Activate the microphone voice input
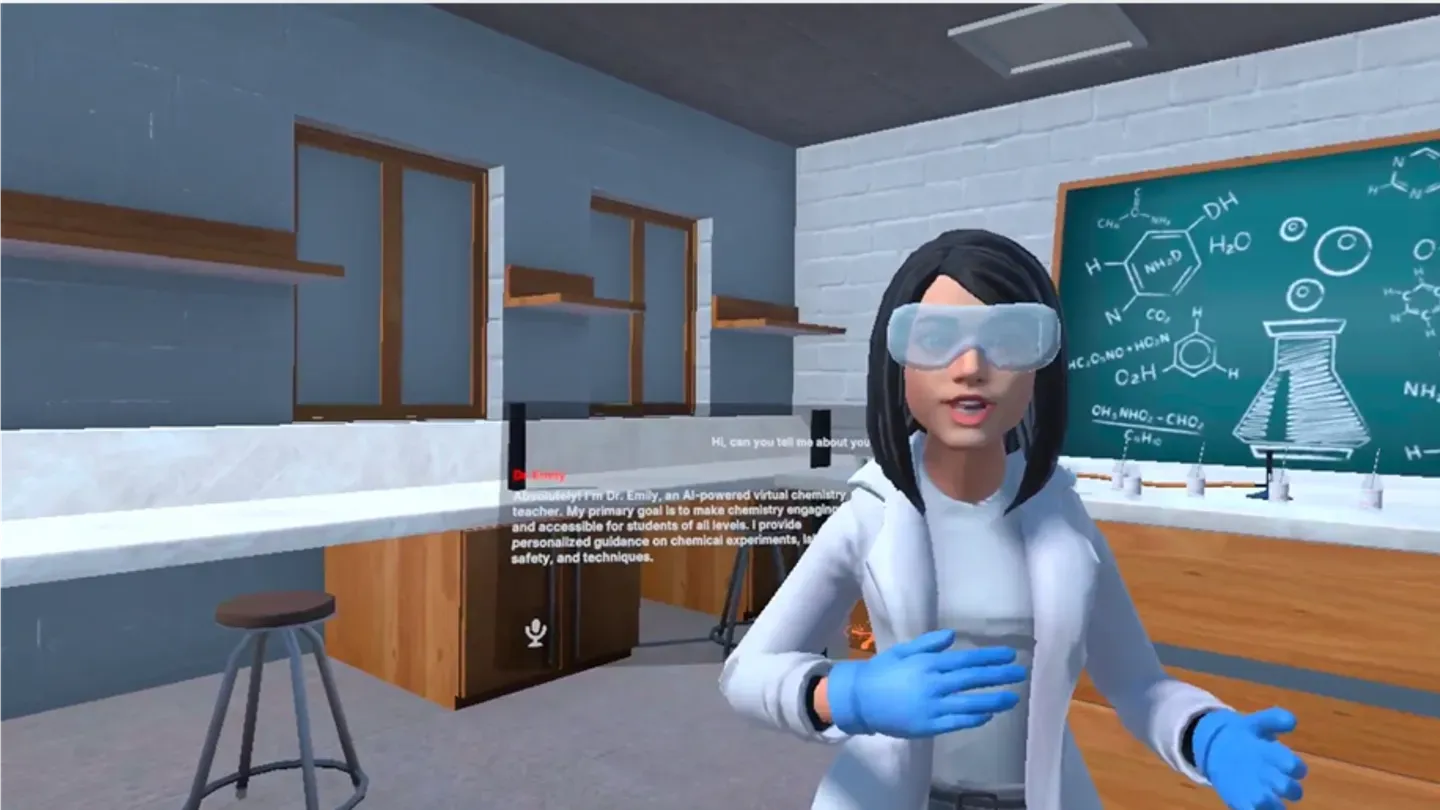Image resolution: width=1440 pixels, height=810 pixels. click(x=536, y=633)
